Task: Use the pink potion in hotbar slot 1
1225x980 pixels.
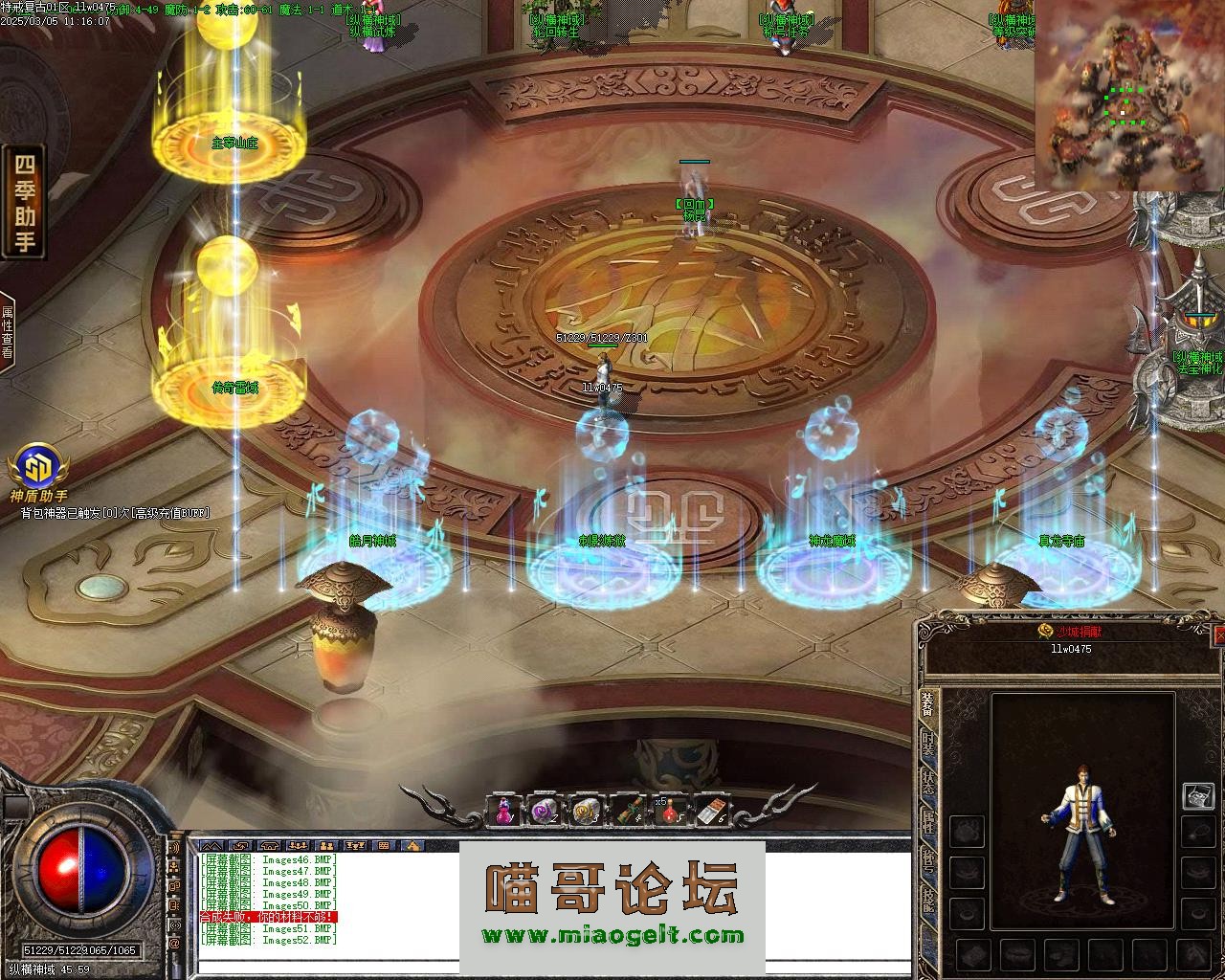Action: pyautogui.click(x=504, y=811)
